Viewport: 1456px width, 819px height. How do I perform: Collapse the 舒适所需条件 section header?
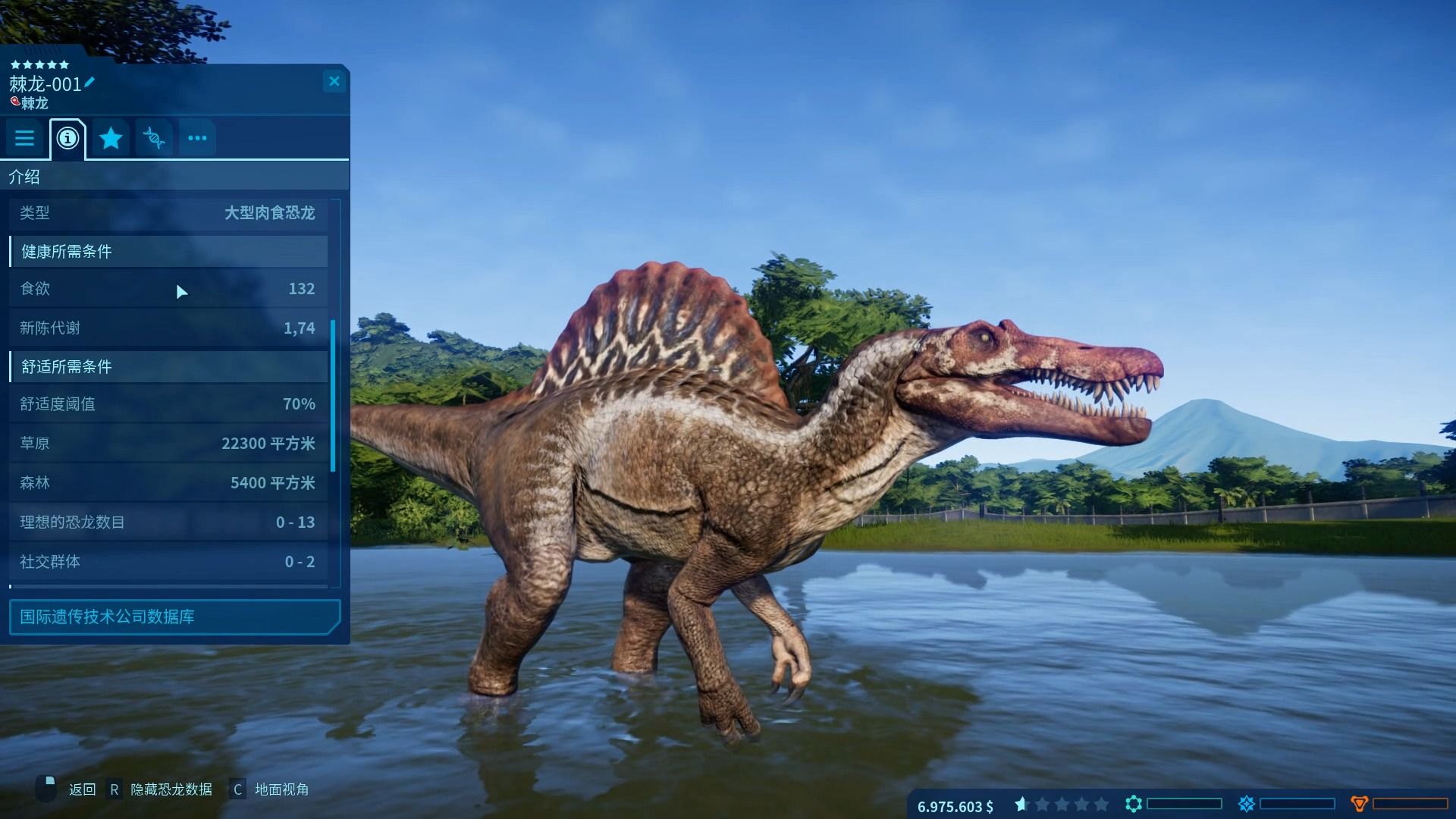coord(168,367)
